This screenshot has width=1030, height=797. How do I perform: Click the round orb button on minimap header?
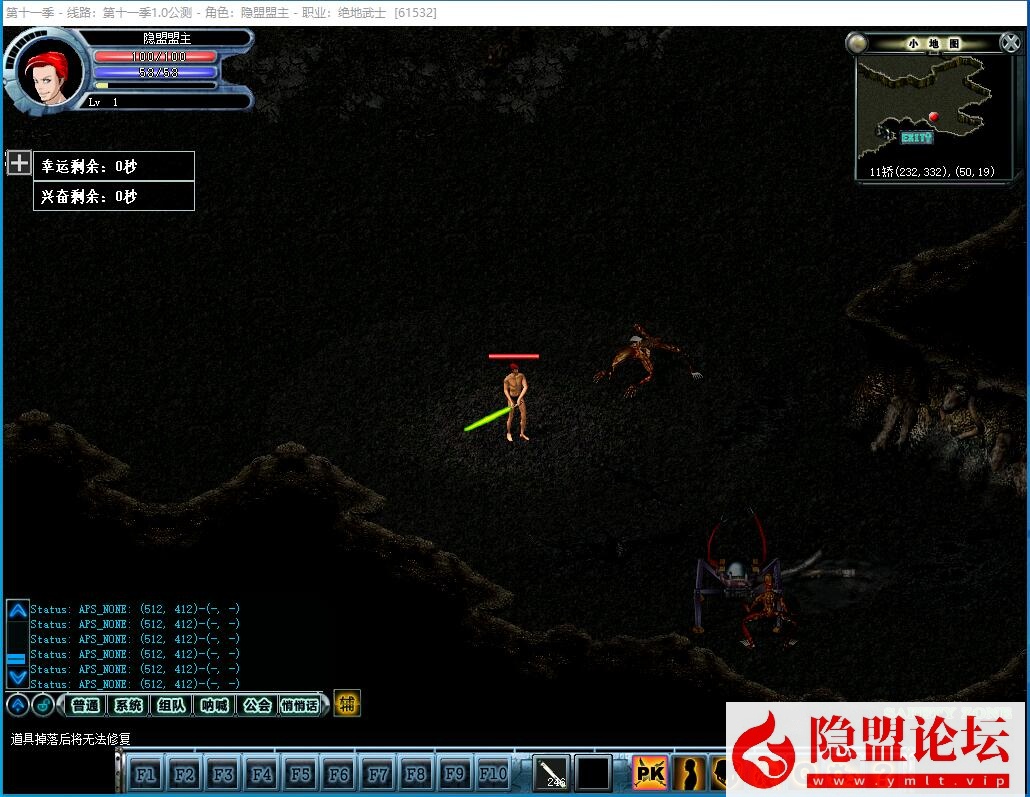click(x=857, y=43)
